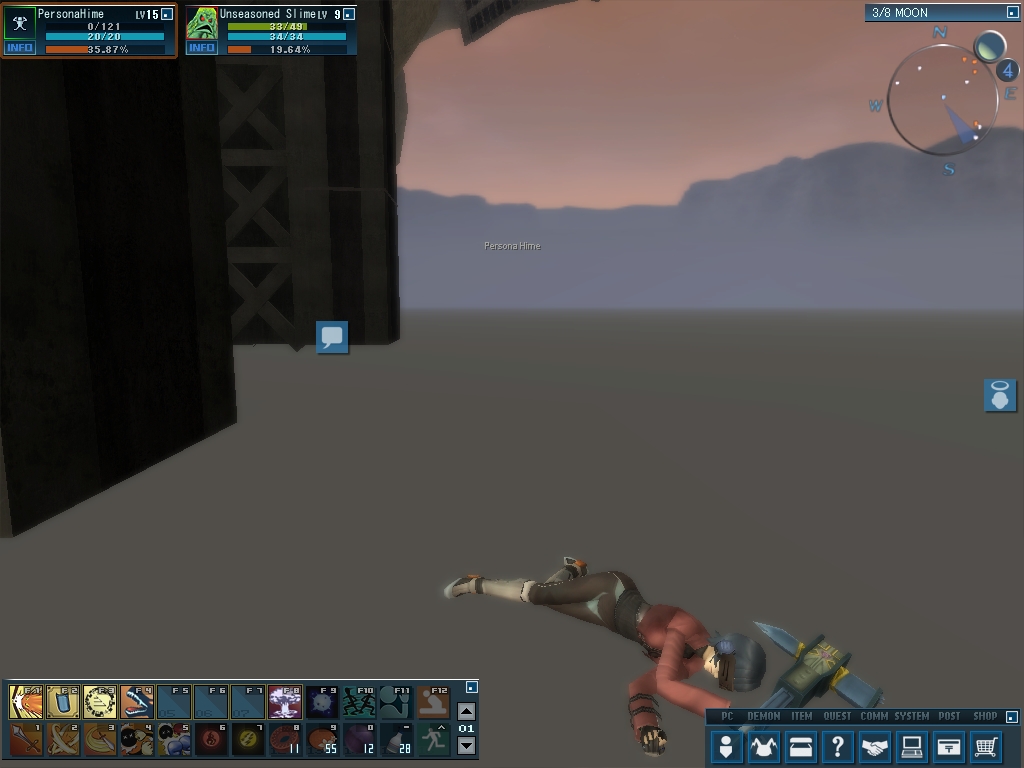Open the System laptop menu
Viewport: 1024px width, 768px height.
coord(911,746)
